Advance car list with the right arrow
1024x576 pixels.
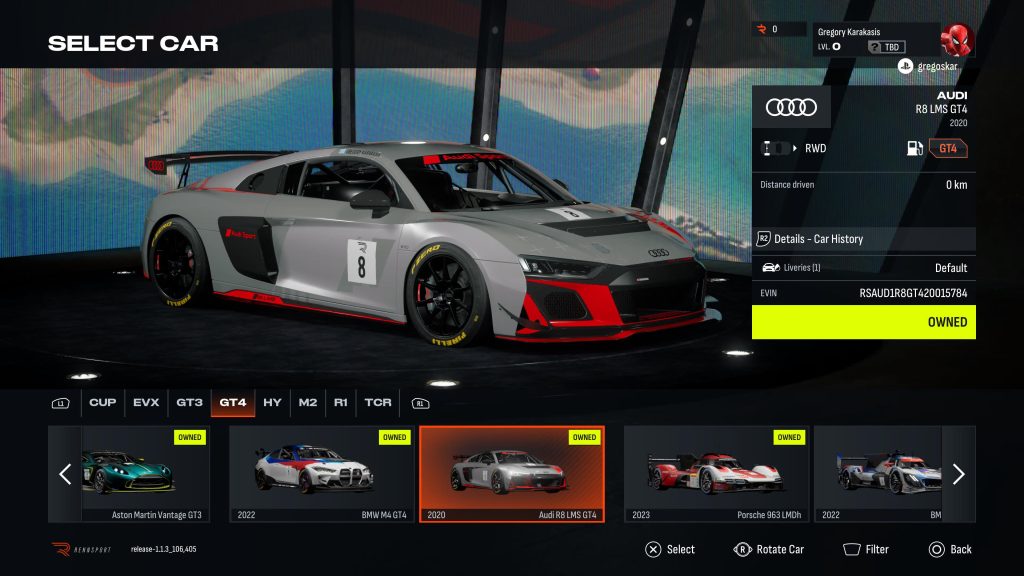point(958,474)
